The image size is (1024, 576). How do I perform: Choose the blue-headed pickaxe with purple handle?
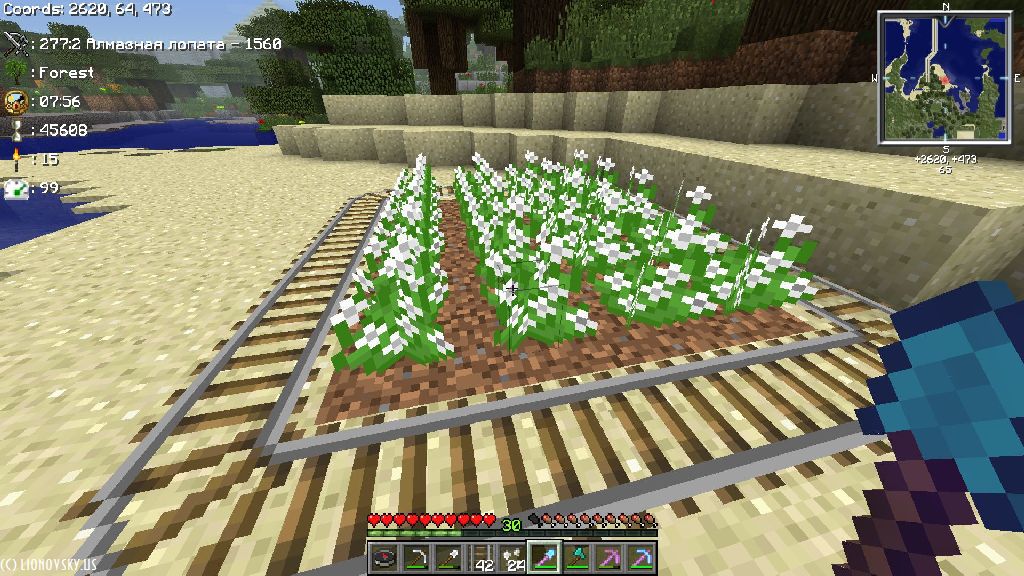[643, 557]
